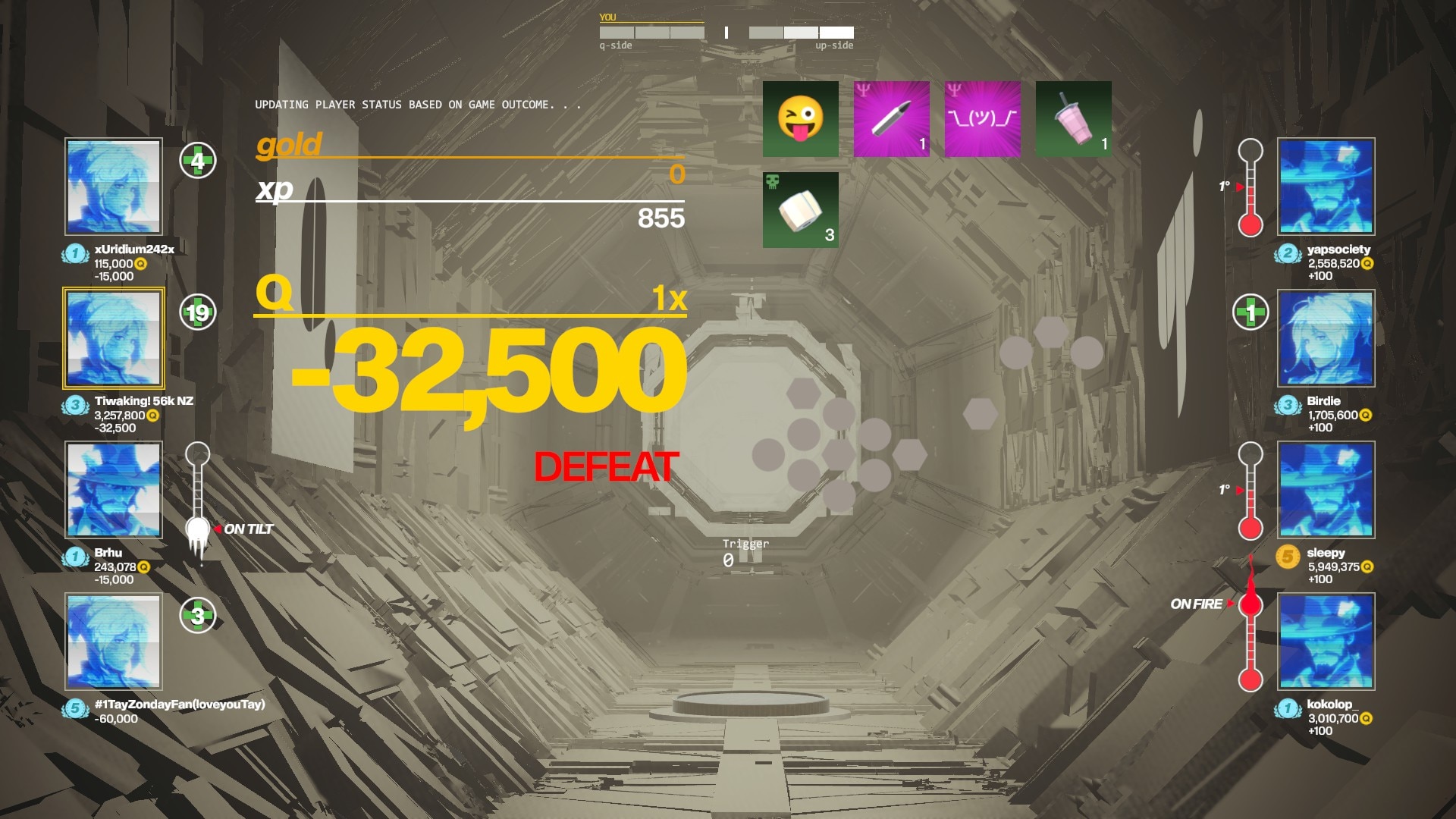Click the green plus badge showing 19
This screenshot has height=819, width=1456.
pos(198,312)
